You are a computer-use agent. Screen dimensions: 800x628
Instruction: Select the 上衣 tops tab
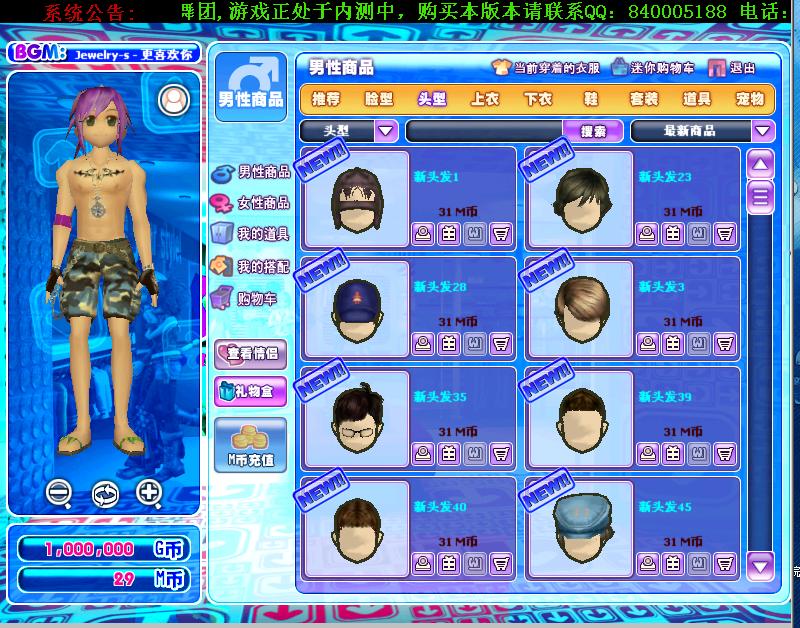pyautogui.click(x=485, y=99)
